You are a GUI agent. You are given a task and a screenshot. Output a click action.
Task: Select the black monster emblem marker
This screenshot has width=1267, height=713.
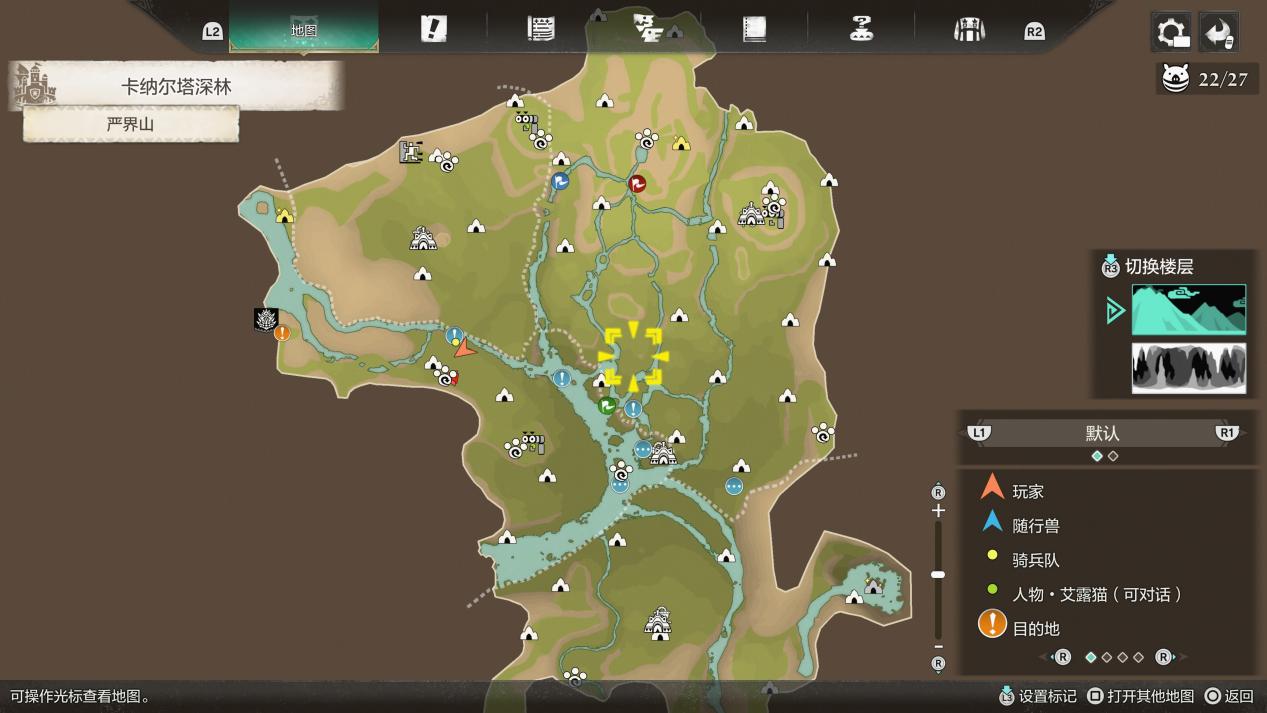pyautogui.click(x=266, y=319)
